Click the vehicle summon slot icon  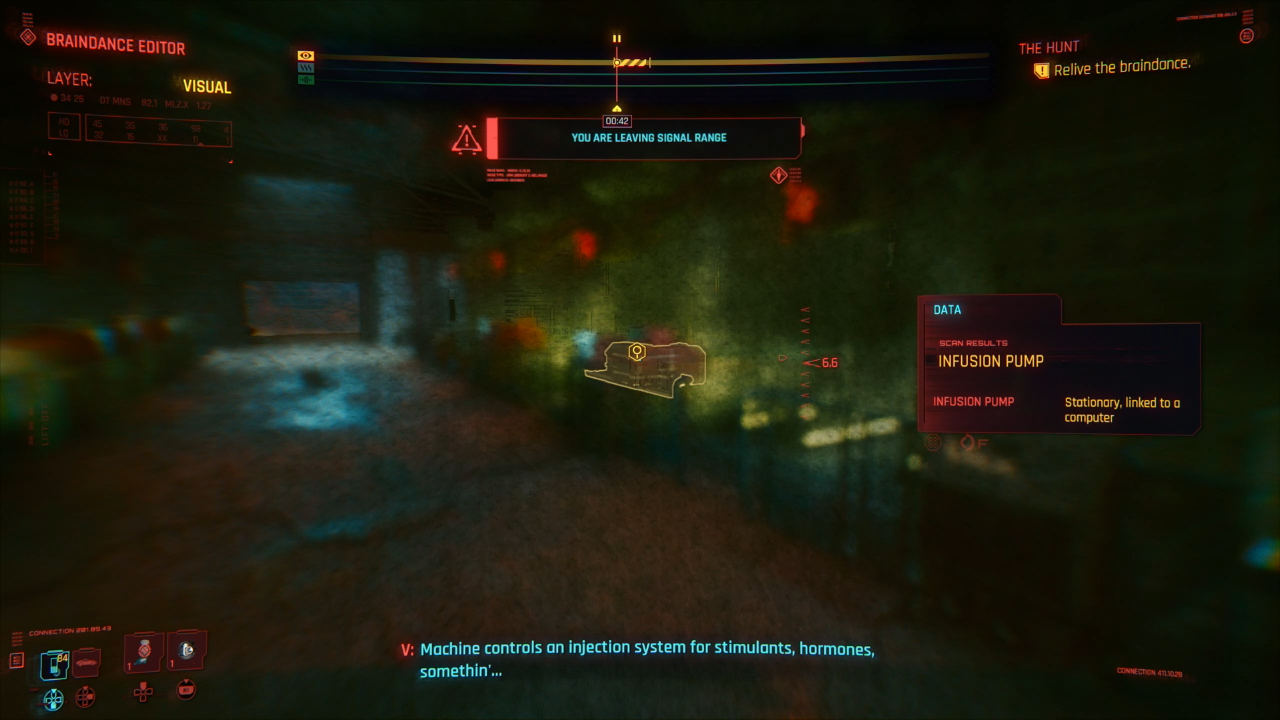[x=85, y=662]
